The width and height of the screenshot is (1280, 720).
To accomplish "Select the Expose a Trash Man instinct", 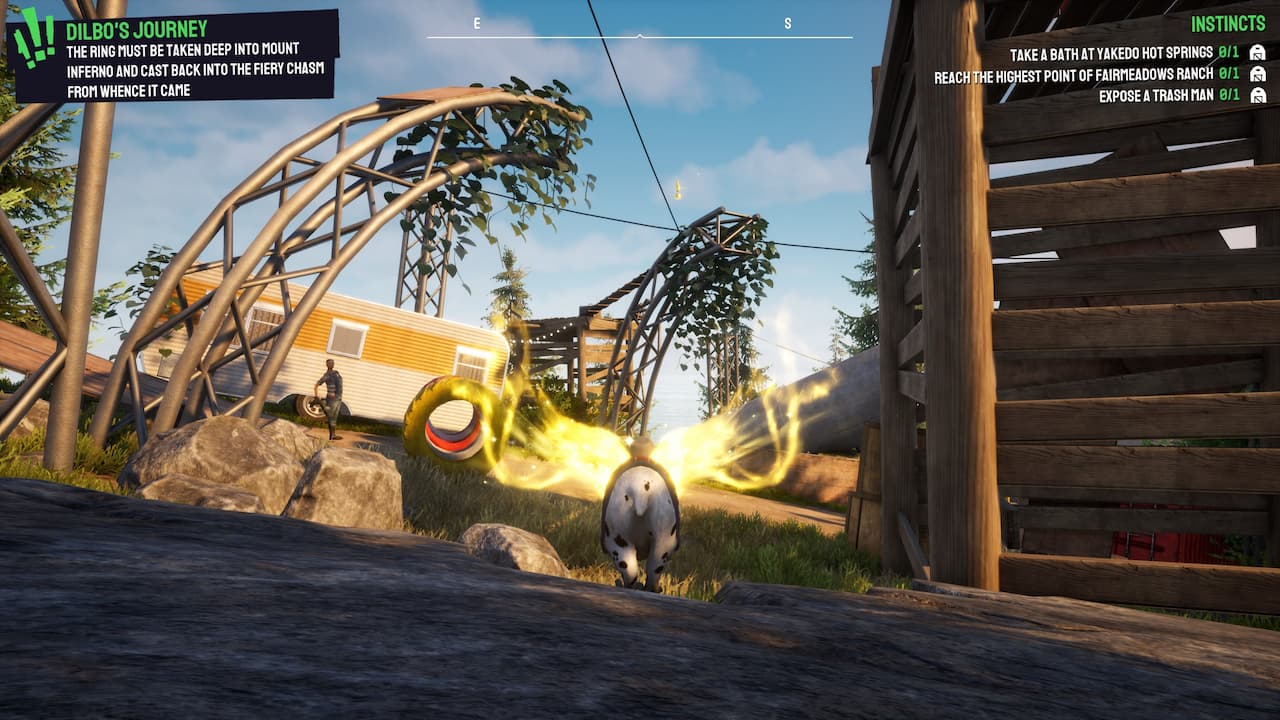I will [1154, 96].
